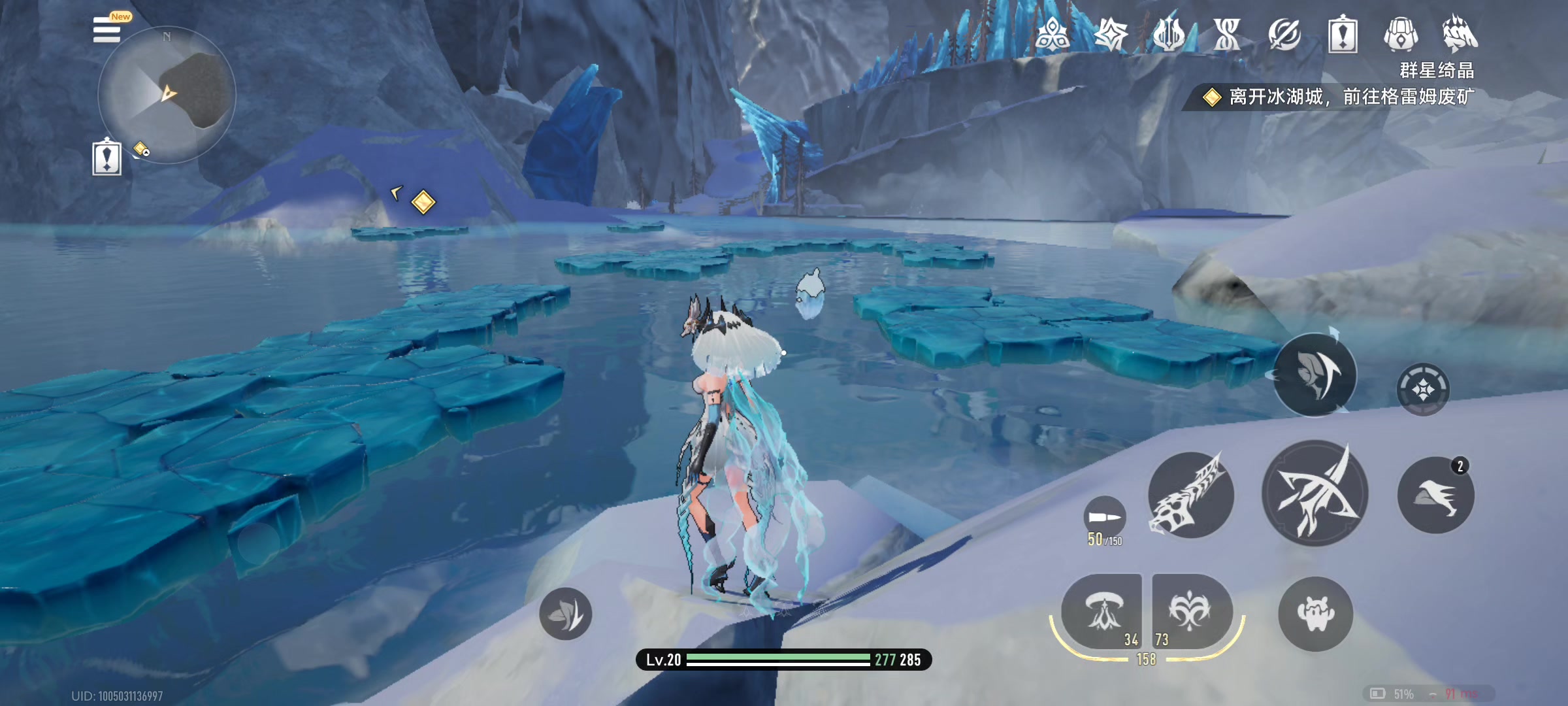Open the trident emblem icon in top bar
The image size is (1568, 706).
pos(1169,34)
